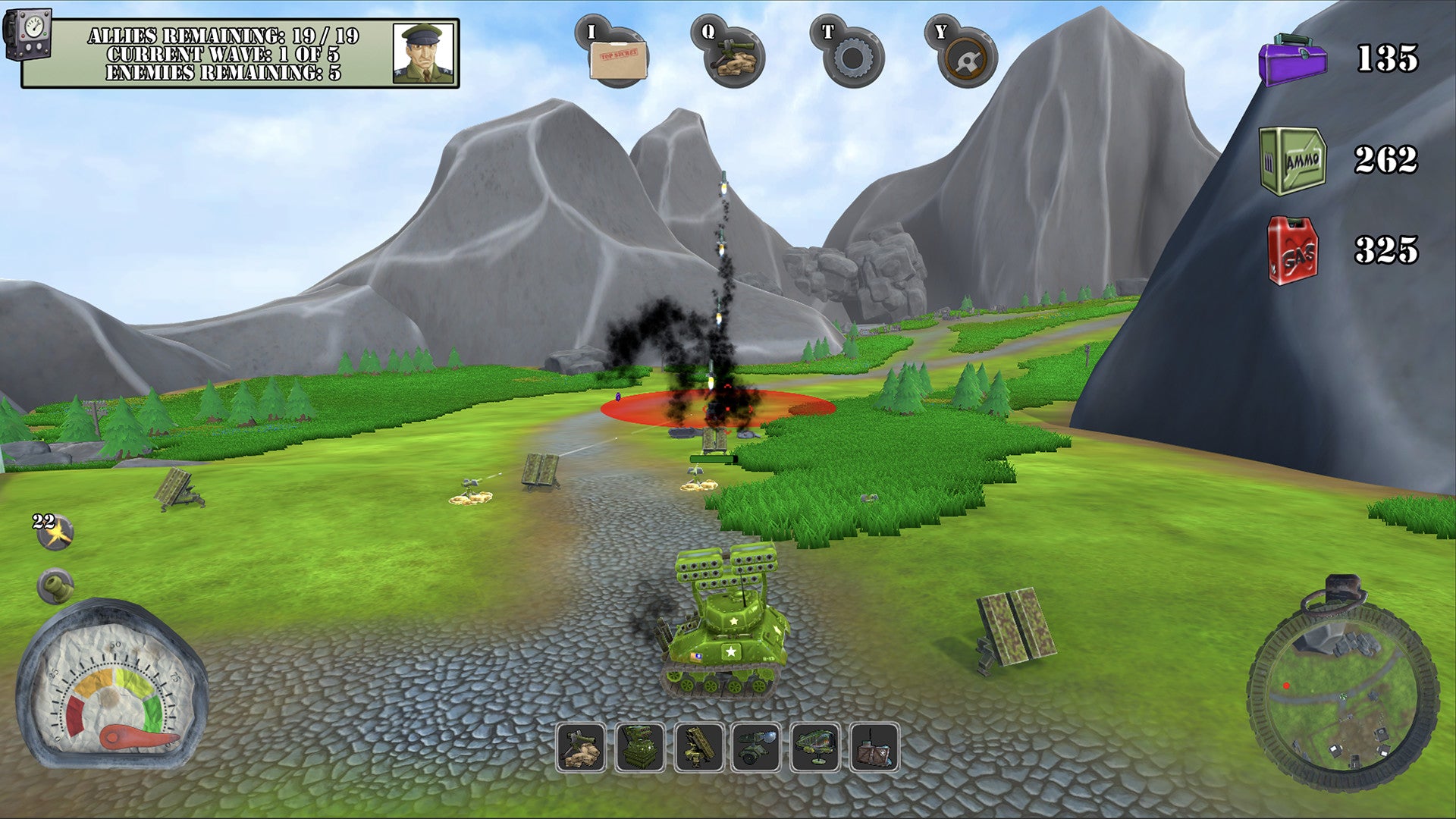
Task: Select the sandbag machine gun turret slot
Action: (581, 748)
